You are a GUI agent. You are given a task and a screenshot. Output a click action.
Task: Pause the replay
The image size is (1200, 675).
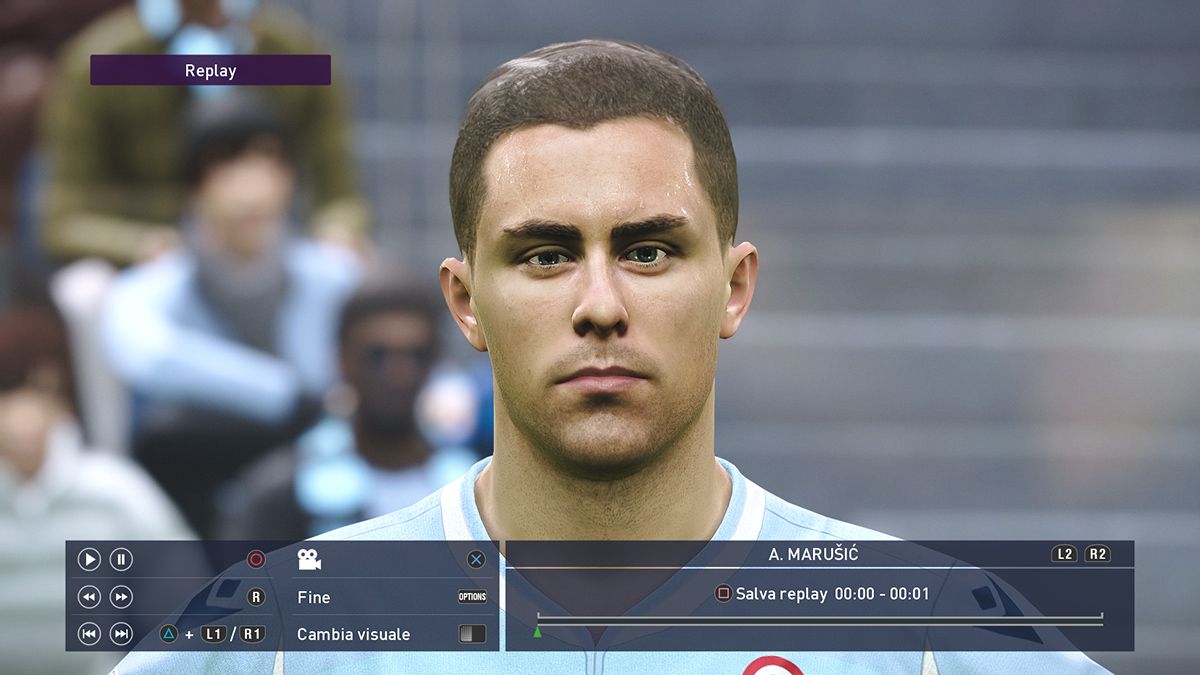[x=121, y=560]
